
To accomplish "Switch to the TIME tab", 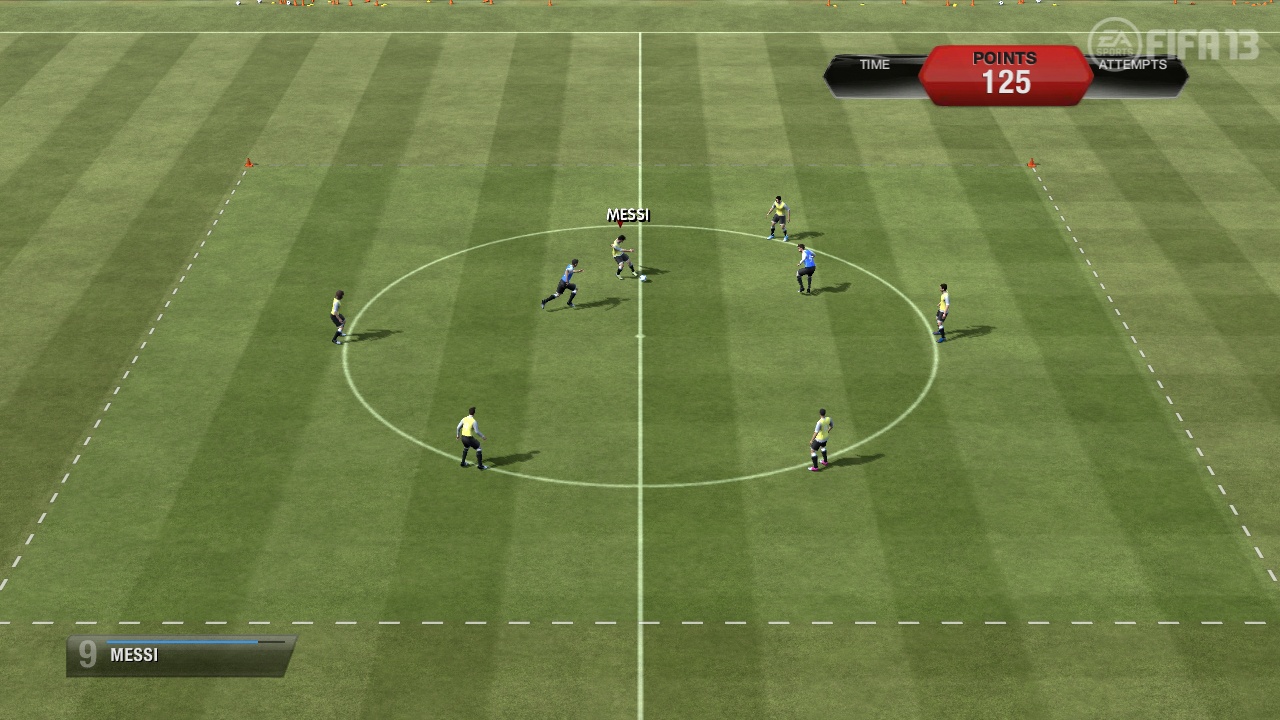I will [873, 64].
